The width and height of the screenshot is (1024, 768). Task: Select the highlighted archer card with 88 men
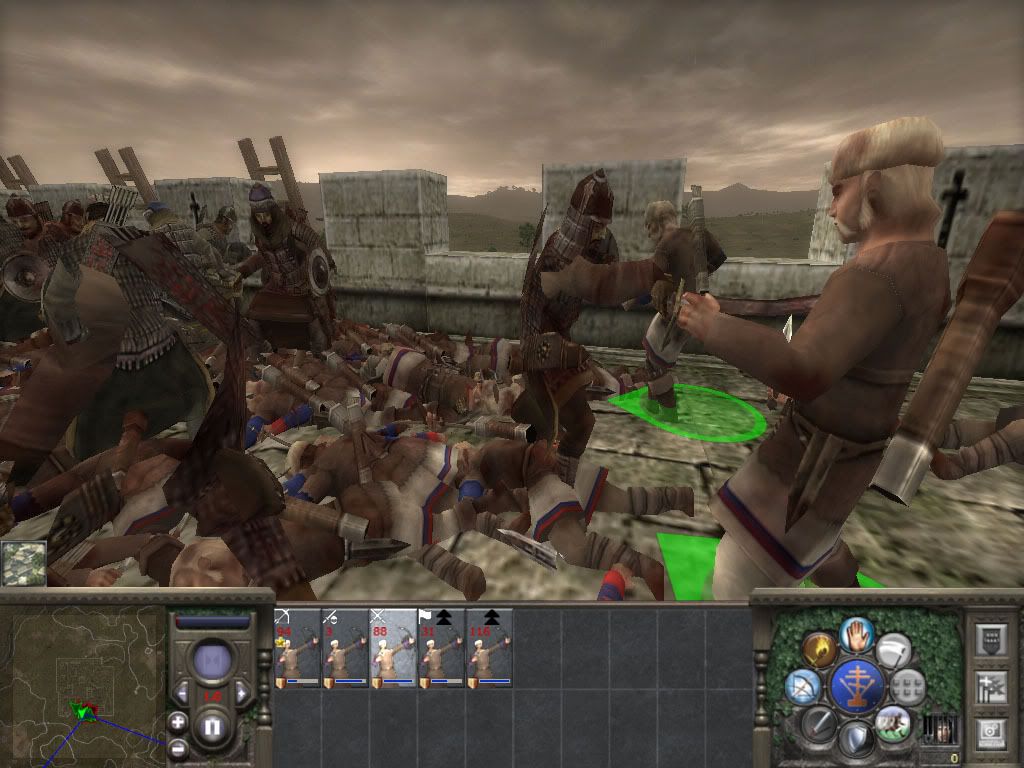click(393, 648)
